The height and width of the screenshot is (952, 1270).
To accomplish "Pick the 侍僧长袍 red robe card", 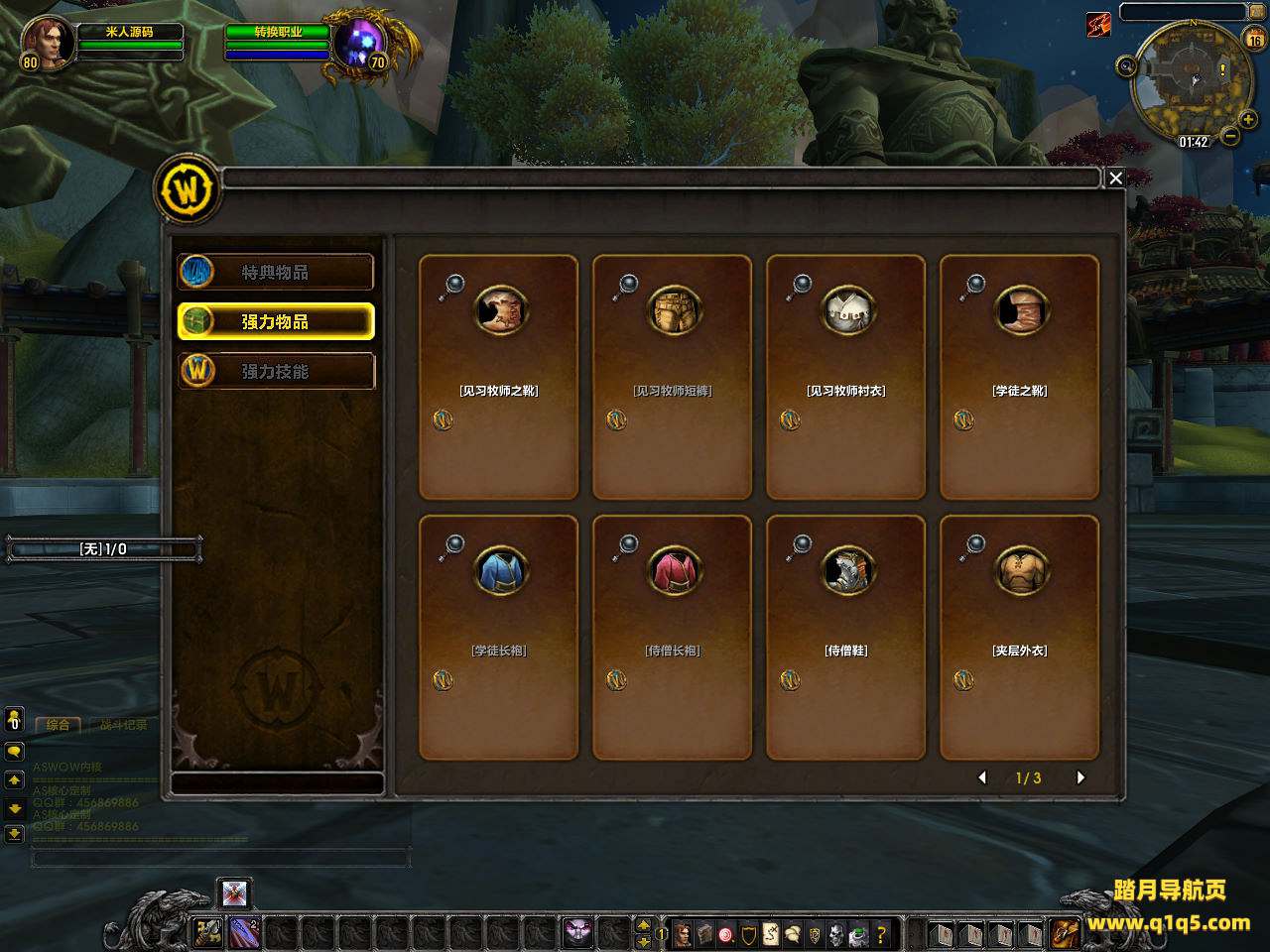I will pos(672,637).
